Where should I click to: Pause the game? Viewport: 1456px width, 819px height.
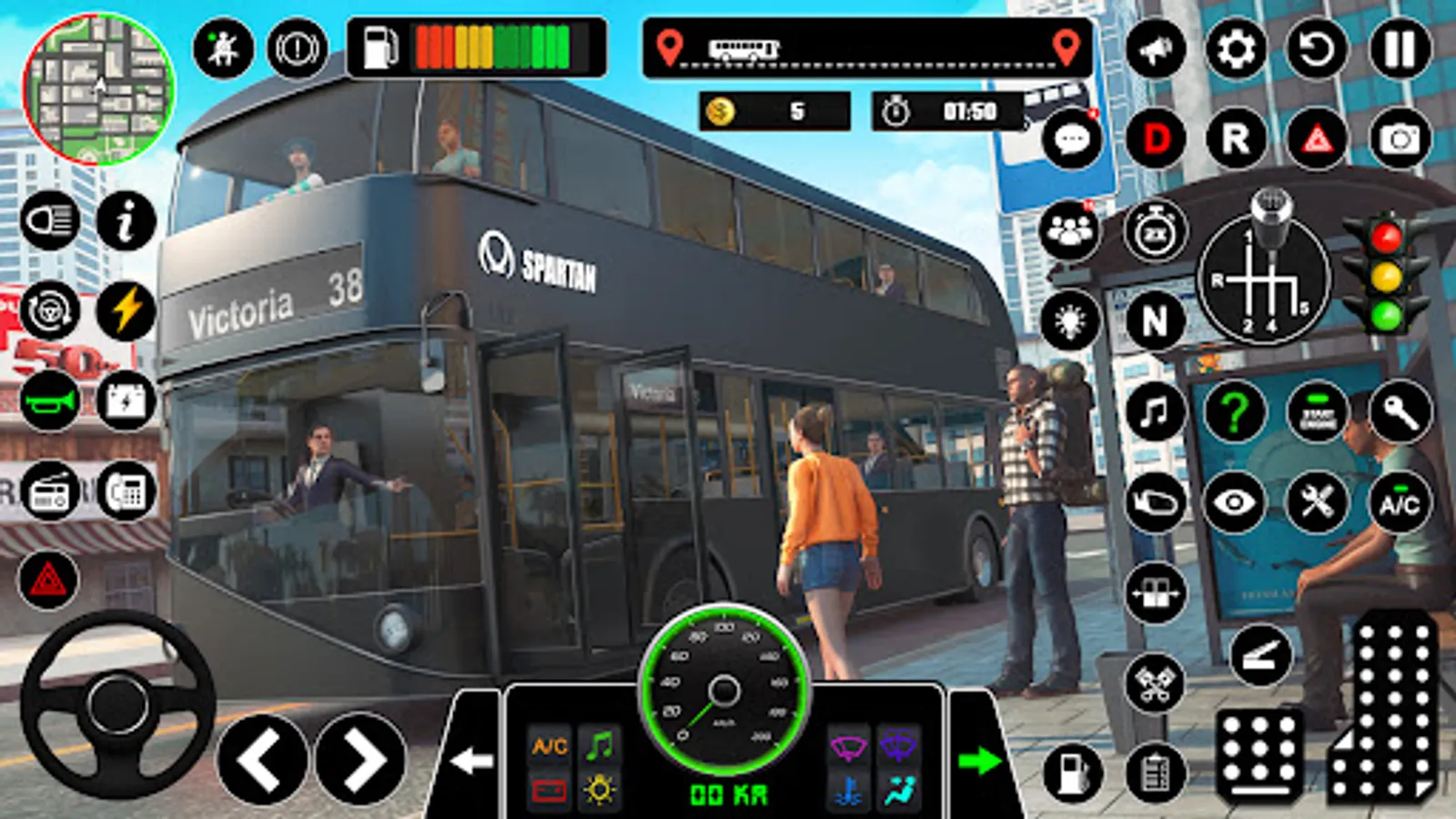click(1399, 49)
